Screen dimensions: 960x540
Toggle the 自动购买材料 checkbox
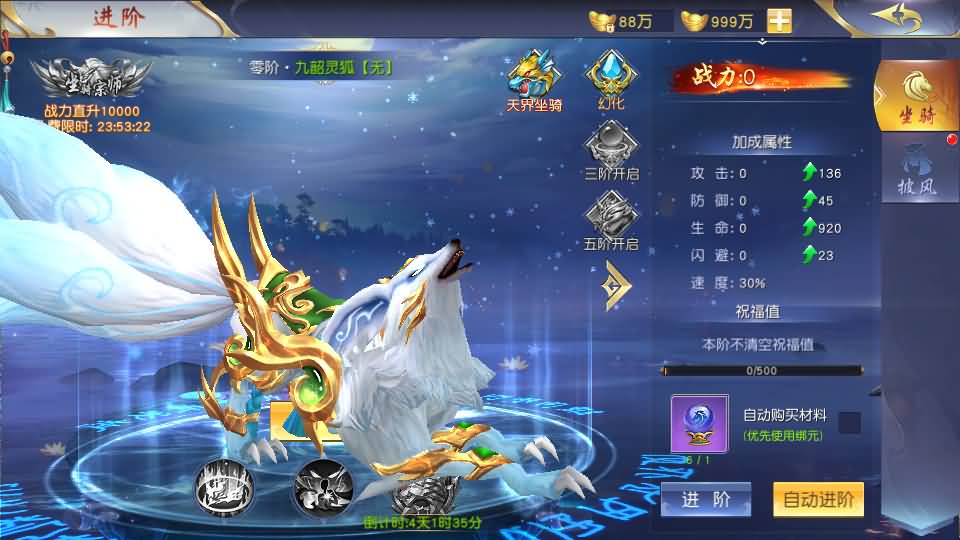[849, 423]
